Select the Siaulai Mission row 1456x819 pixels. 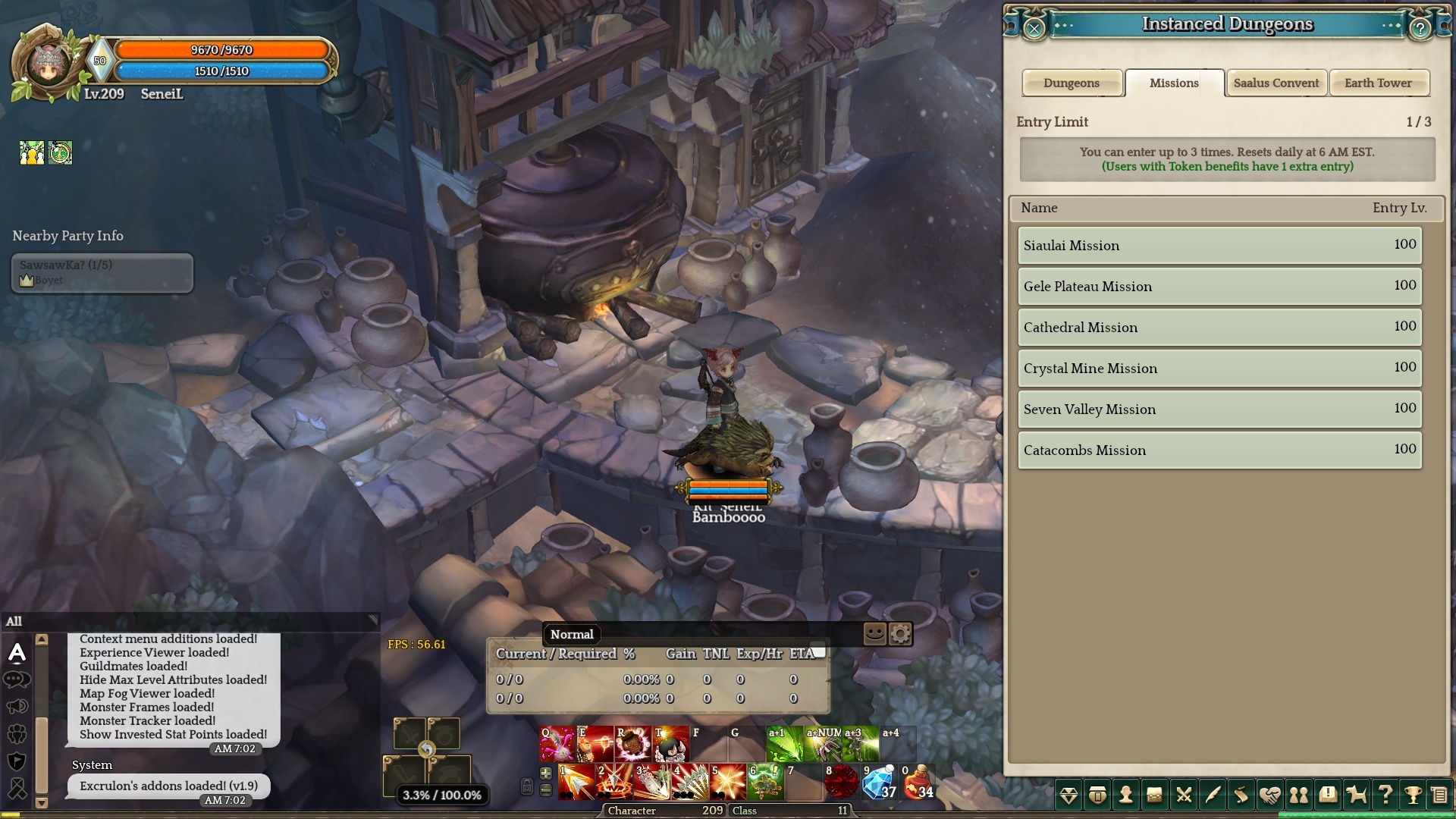(1219, 245)
